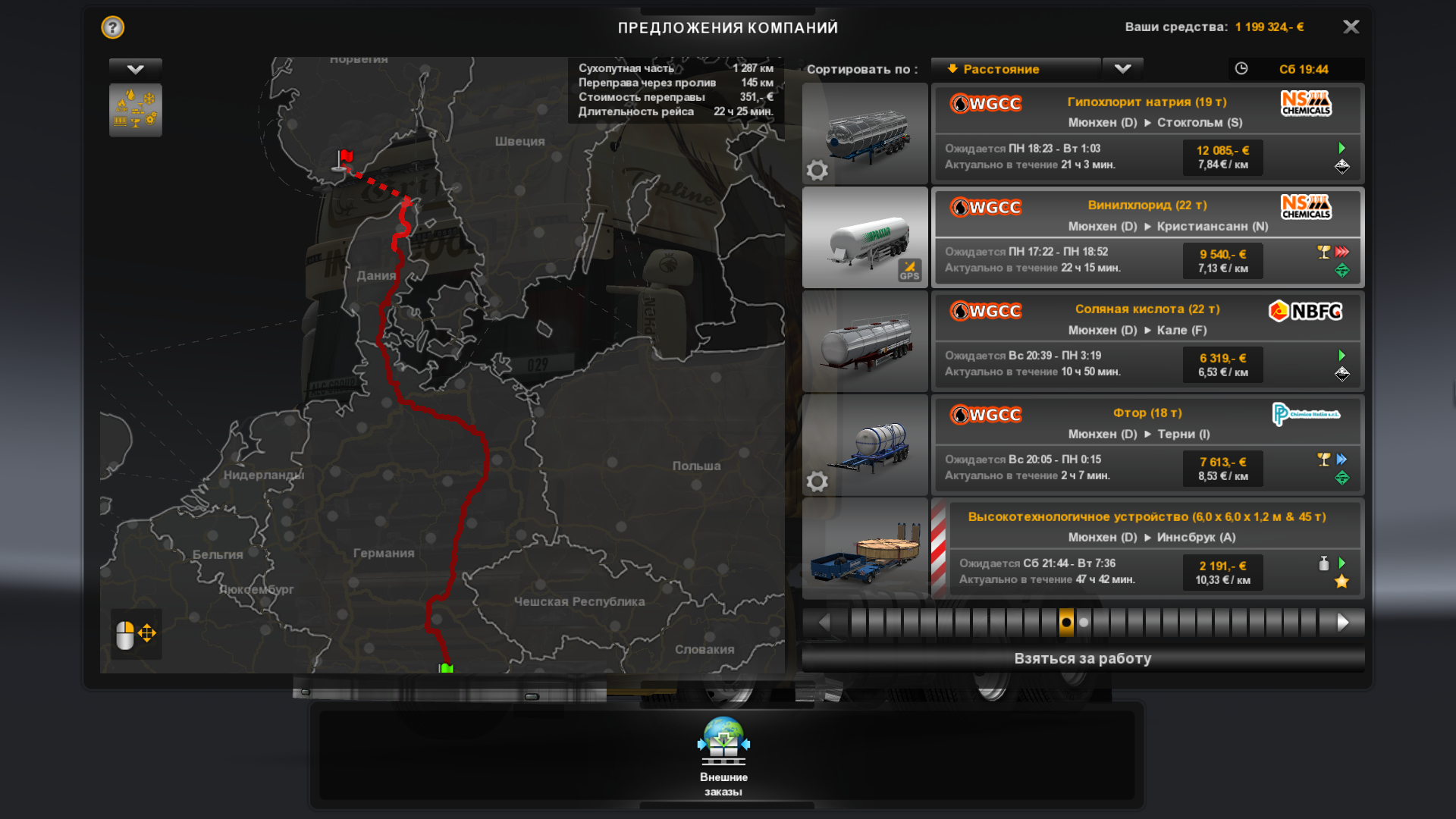1456x819 pixels.
Task: Go to the previous page of offers
Action: pyautogui.click(x=824, y=623)
